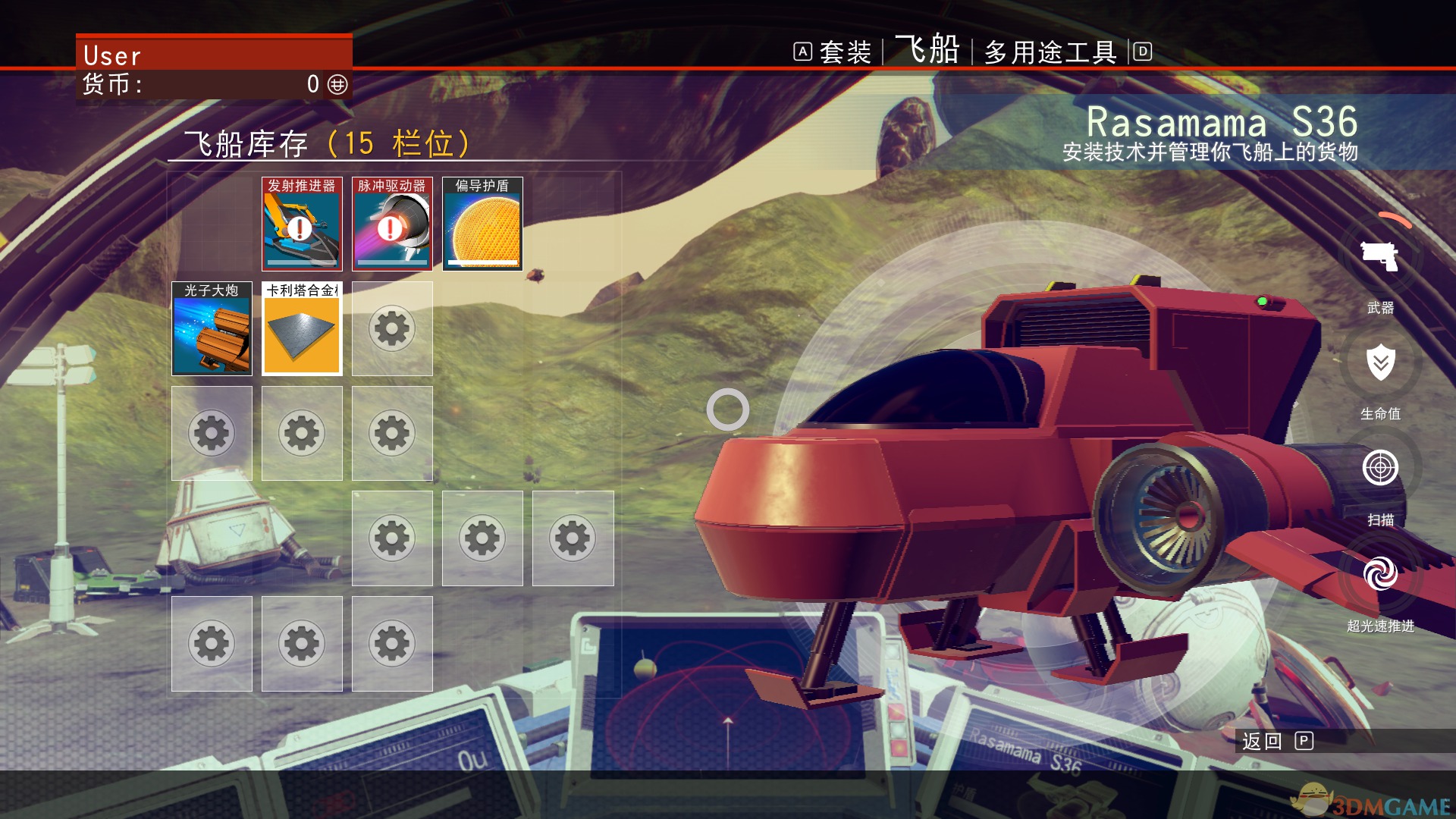The width and height of the screenshot is (1456, 819).
Task: Select the 飞船 (Starship) tab
Action: (927, 50)
